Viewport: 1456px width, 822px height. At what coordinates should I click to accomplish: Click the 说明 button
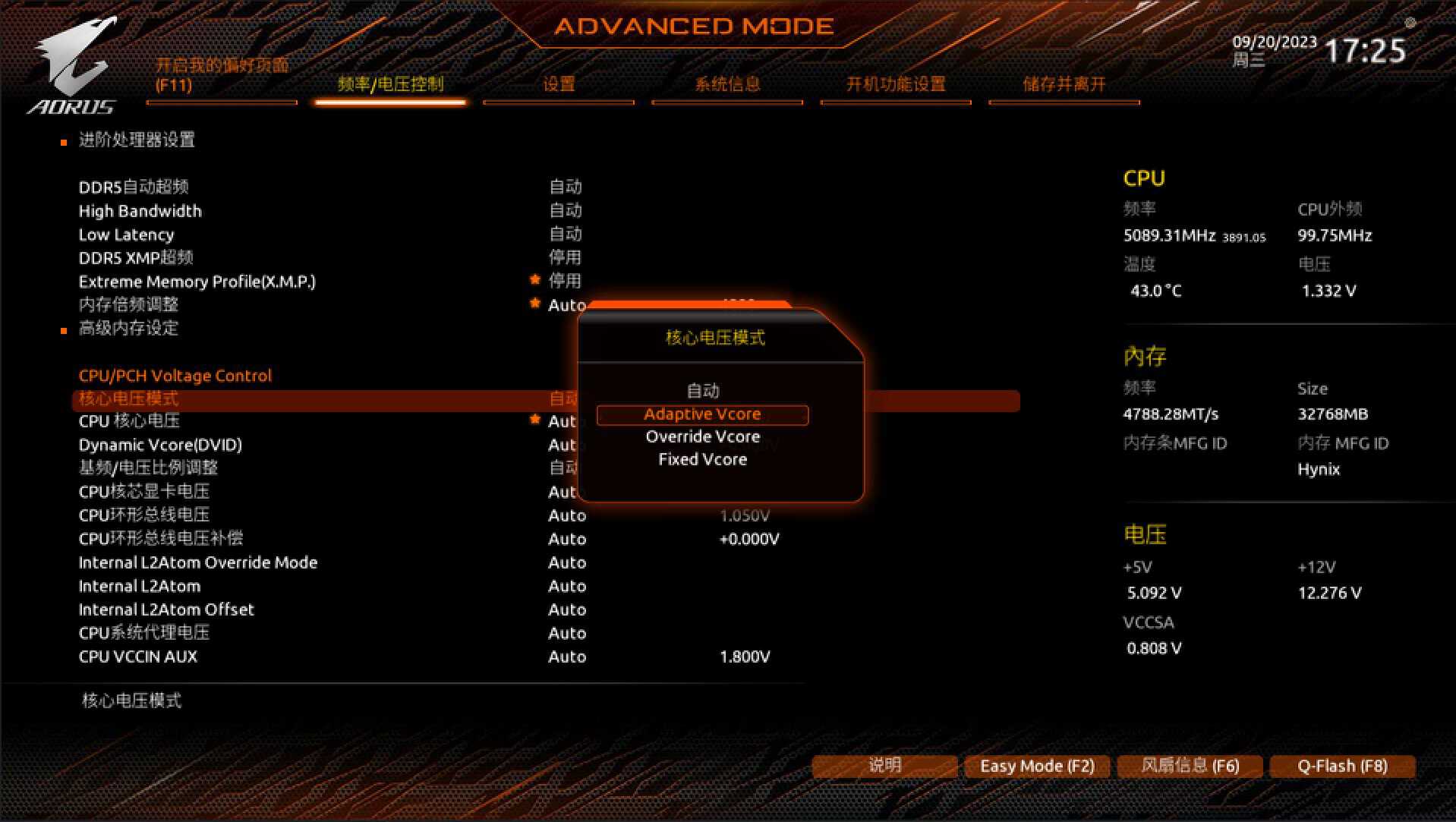884,766
